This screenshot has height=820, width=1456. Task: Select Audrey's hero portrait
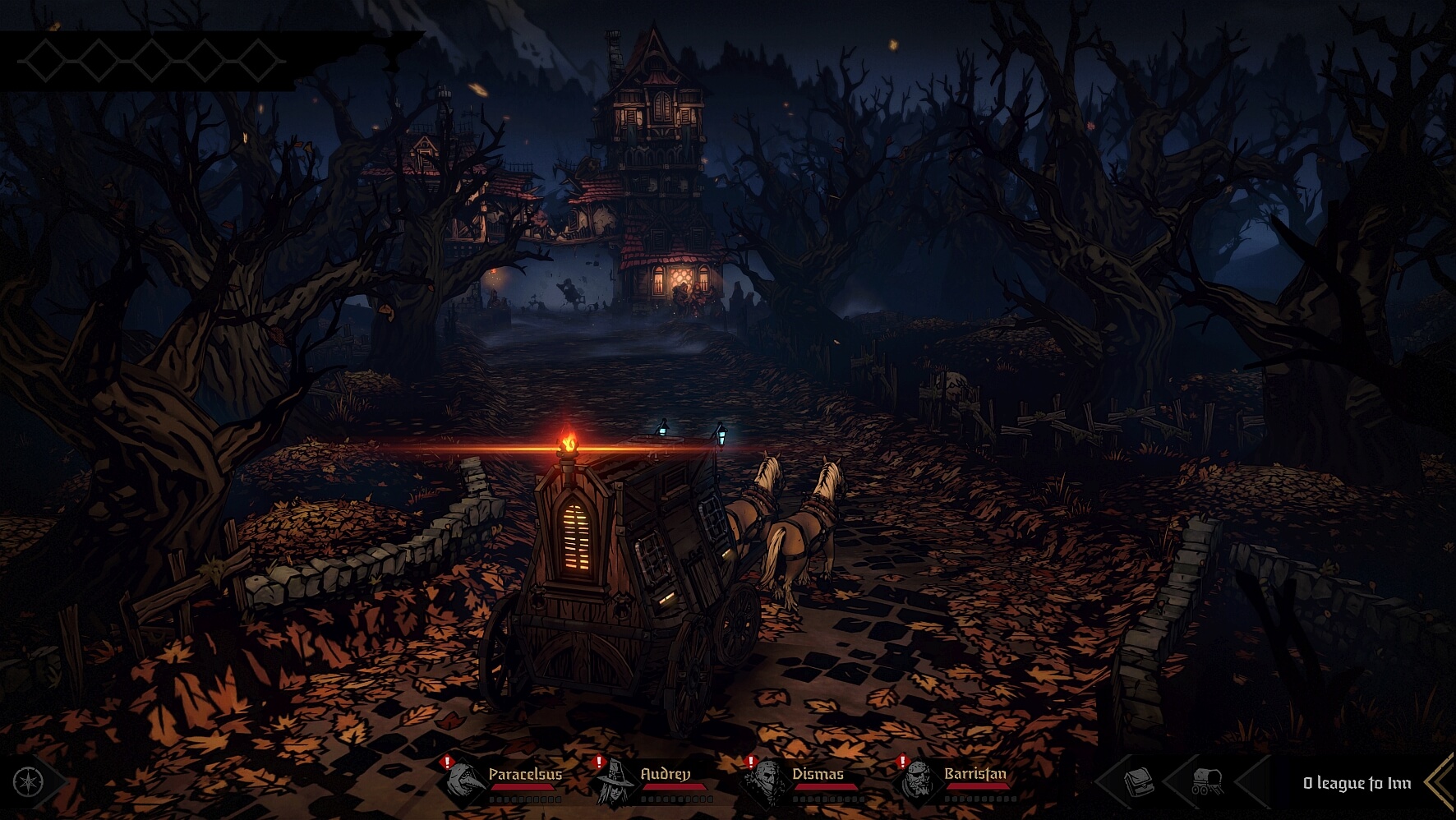[614, 780]
